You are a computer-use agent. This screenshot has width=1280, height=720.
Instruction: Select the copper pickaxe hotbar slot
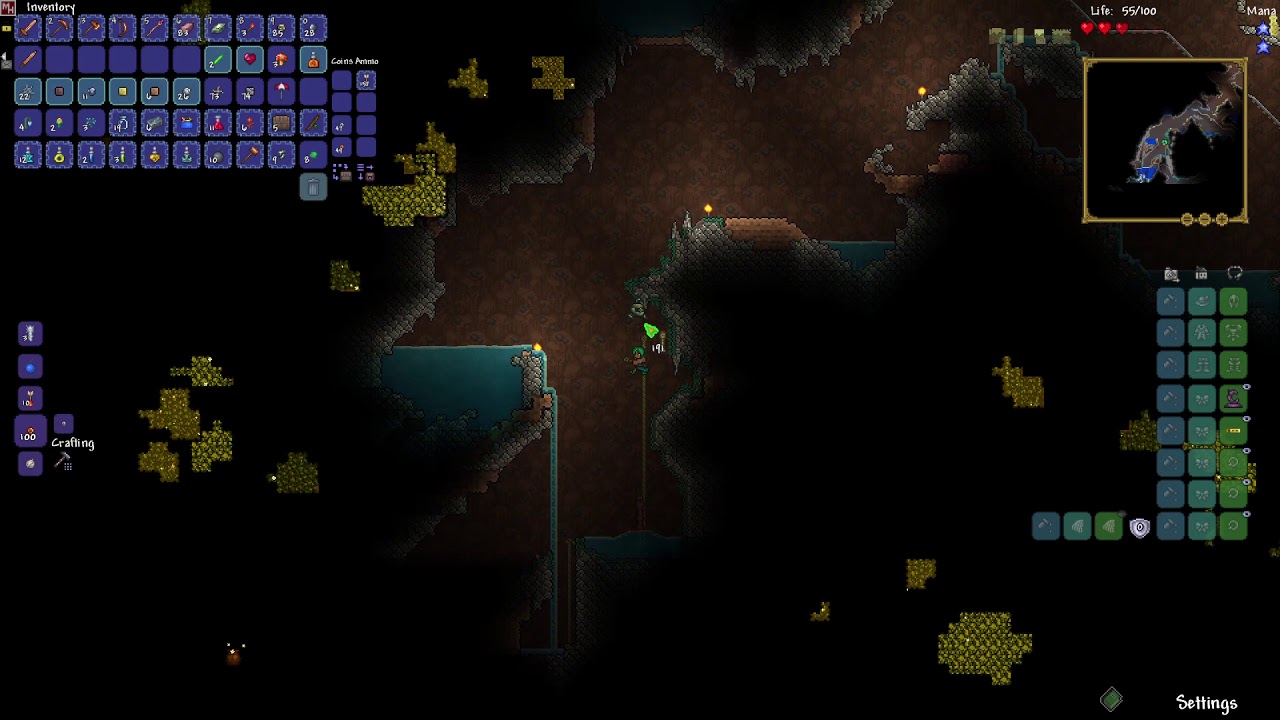[x=59, y=28]
